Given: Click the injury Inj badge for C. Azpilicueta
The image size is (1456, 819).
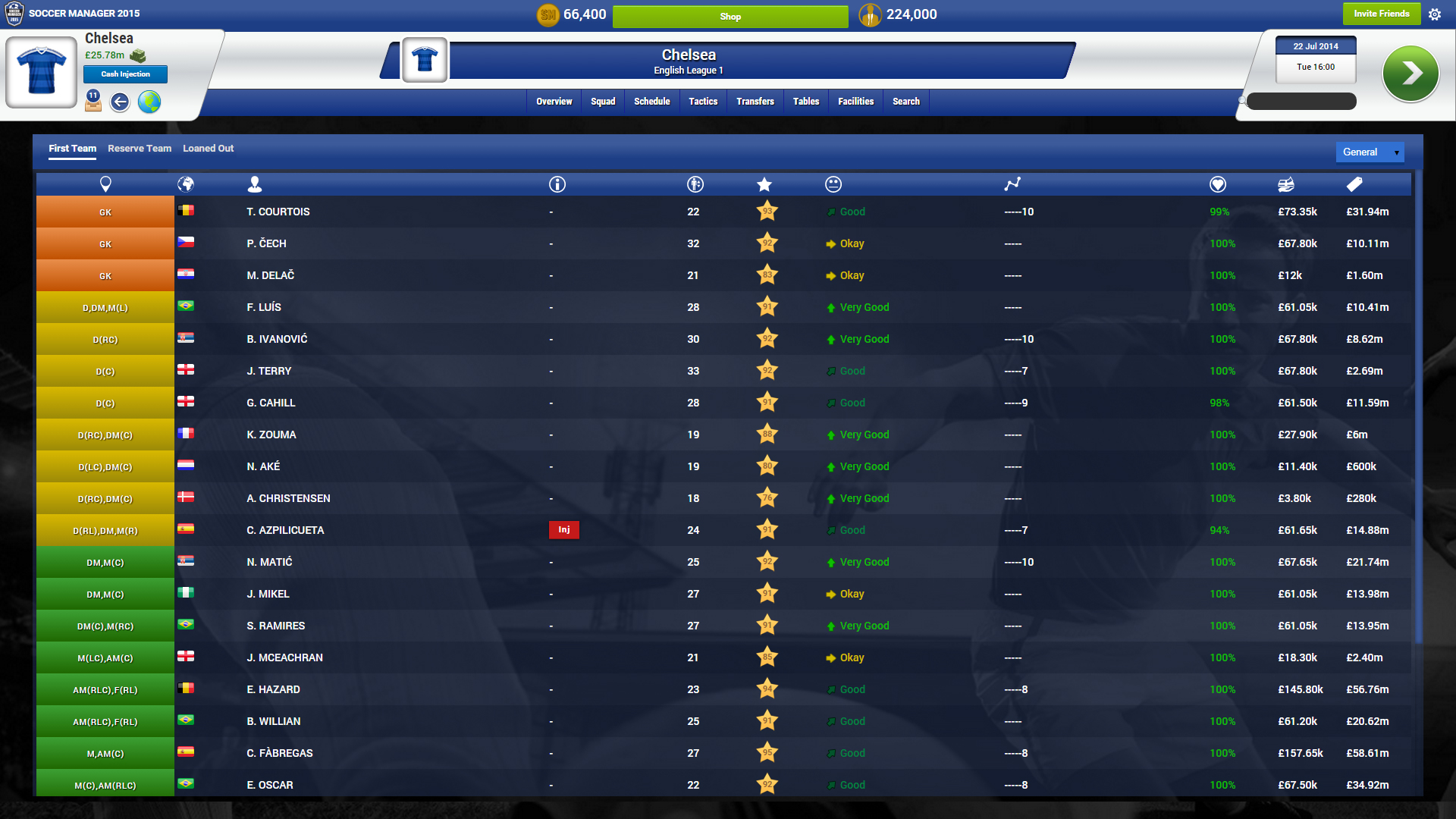Looking at the screenshot, I should click(x=564, y=530).
